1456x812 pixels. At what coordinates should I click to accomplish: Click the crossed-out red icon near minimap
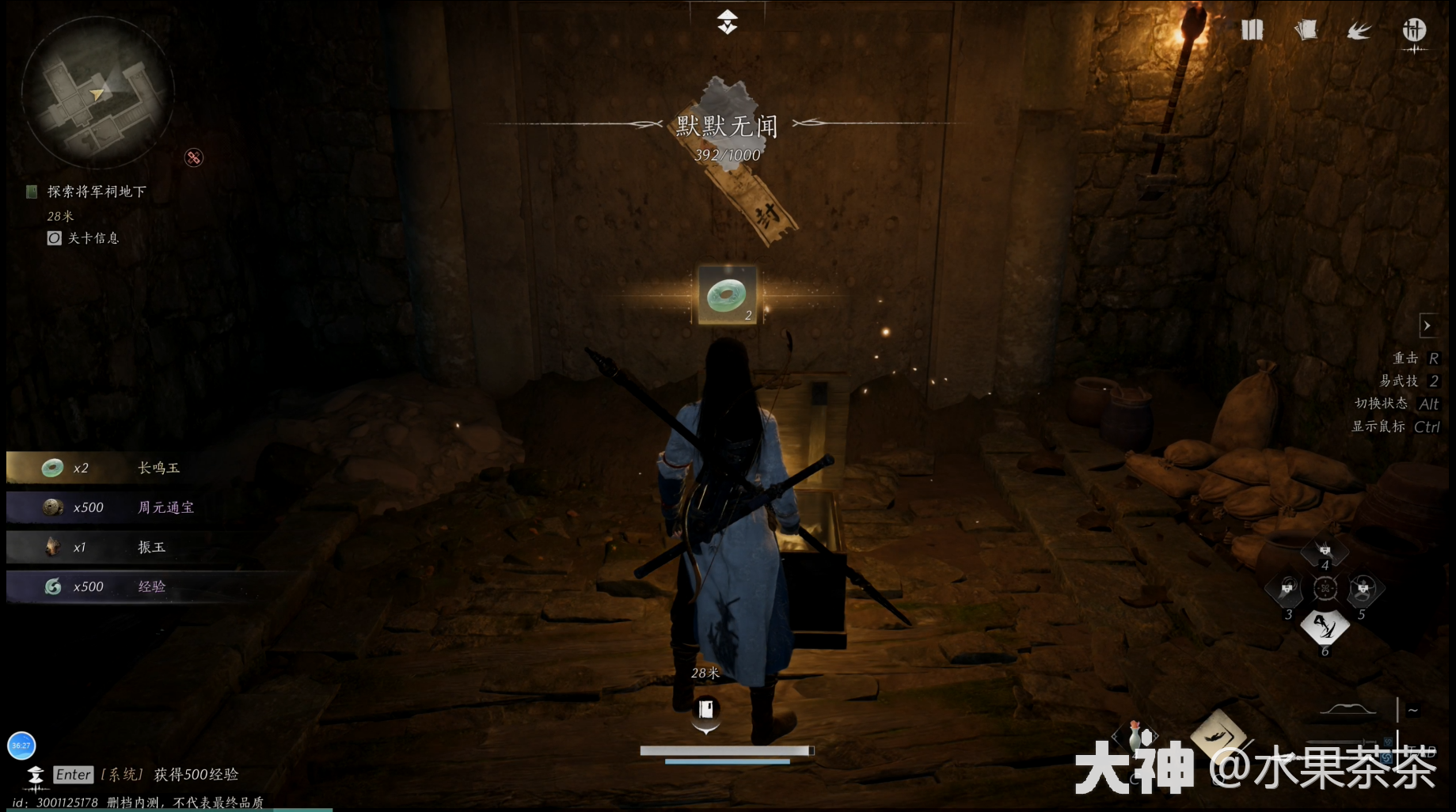(x=194, y=157)
